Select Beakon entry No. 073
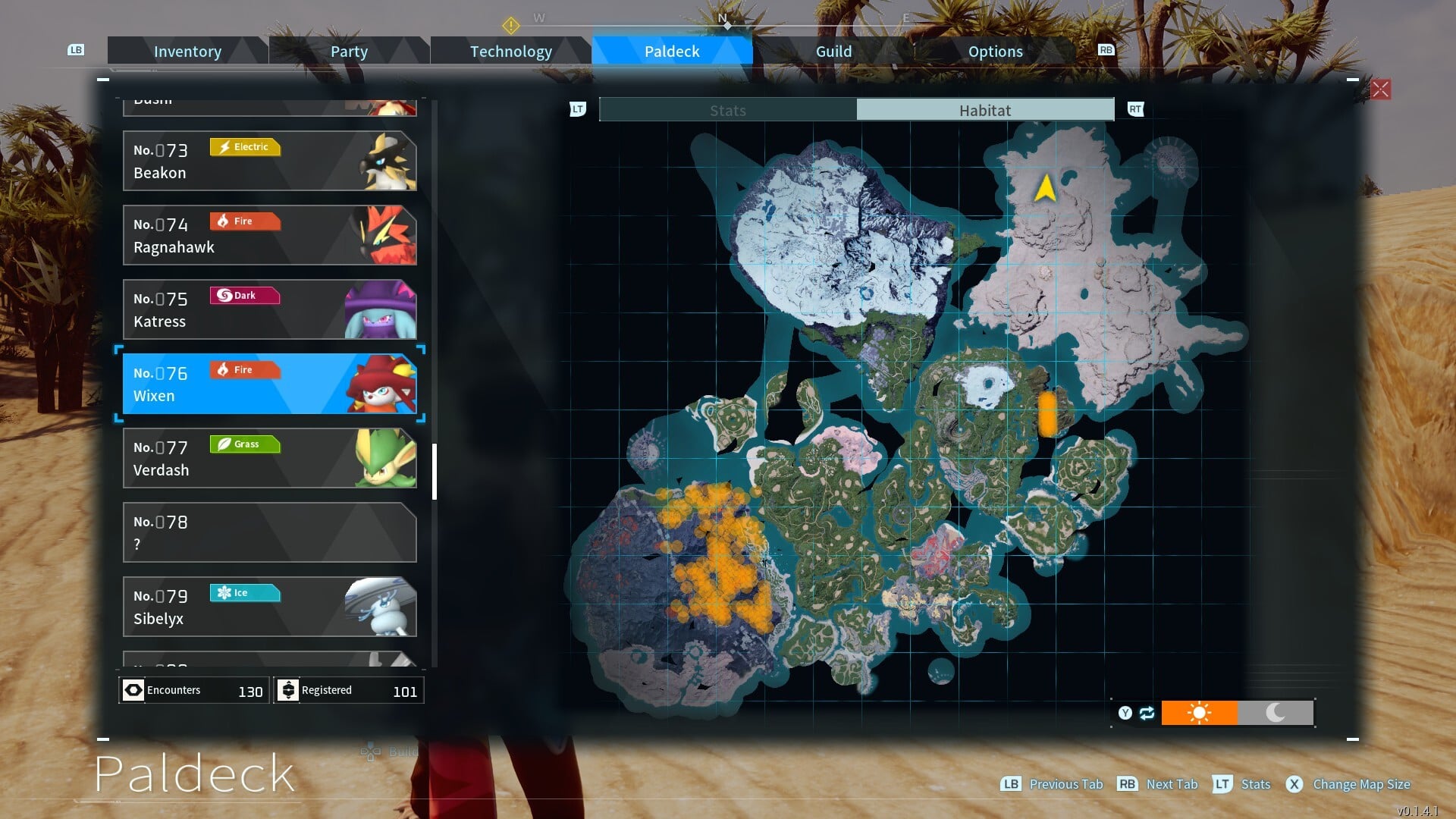This screenshot has width=1456, height=819. click(x=269, y=161)
